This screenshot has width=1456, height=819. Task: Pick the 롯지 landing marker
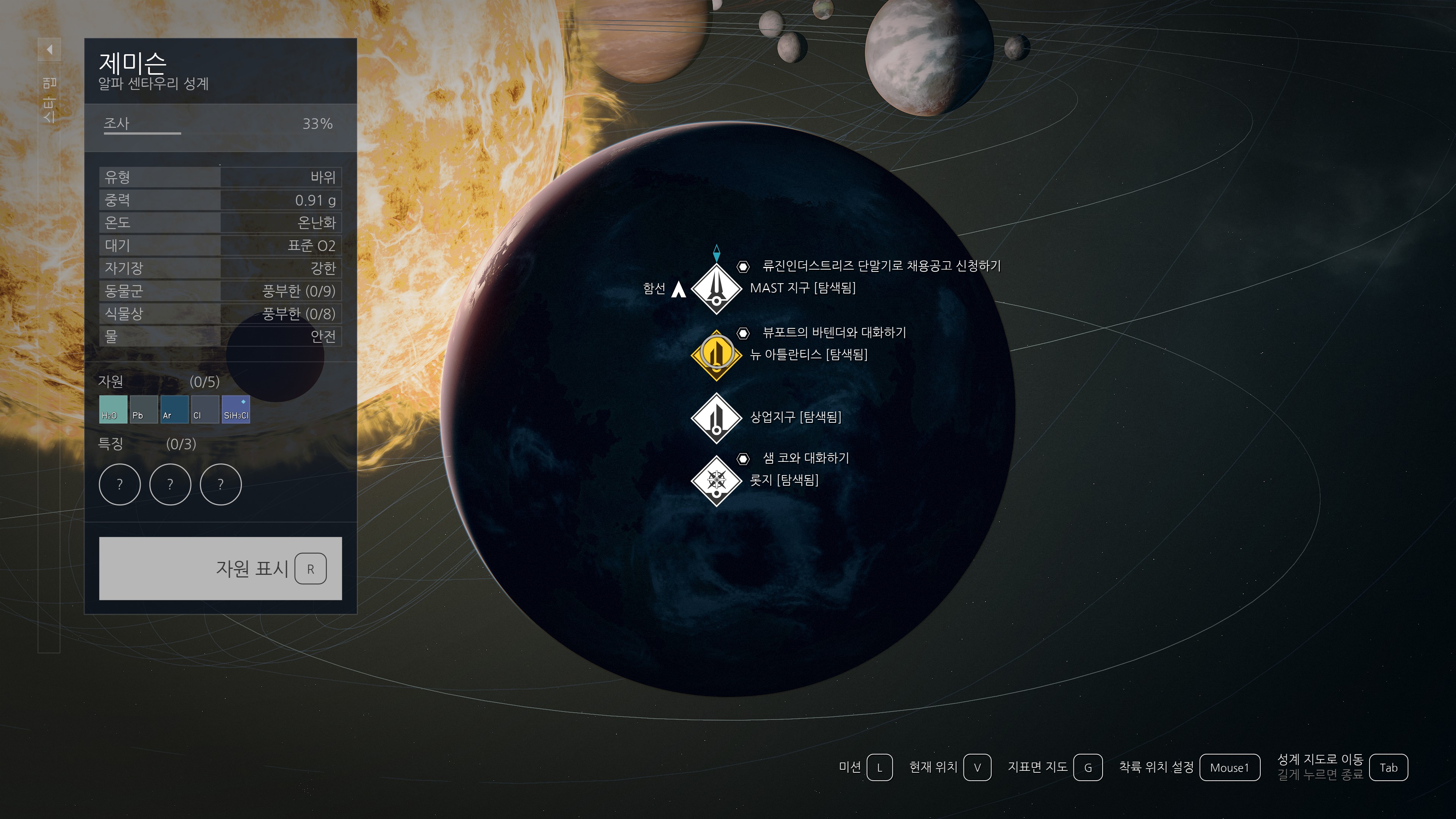point(716,480)
